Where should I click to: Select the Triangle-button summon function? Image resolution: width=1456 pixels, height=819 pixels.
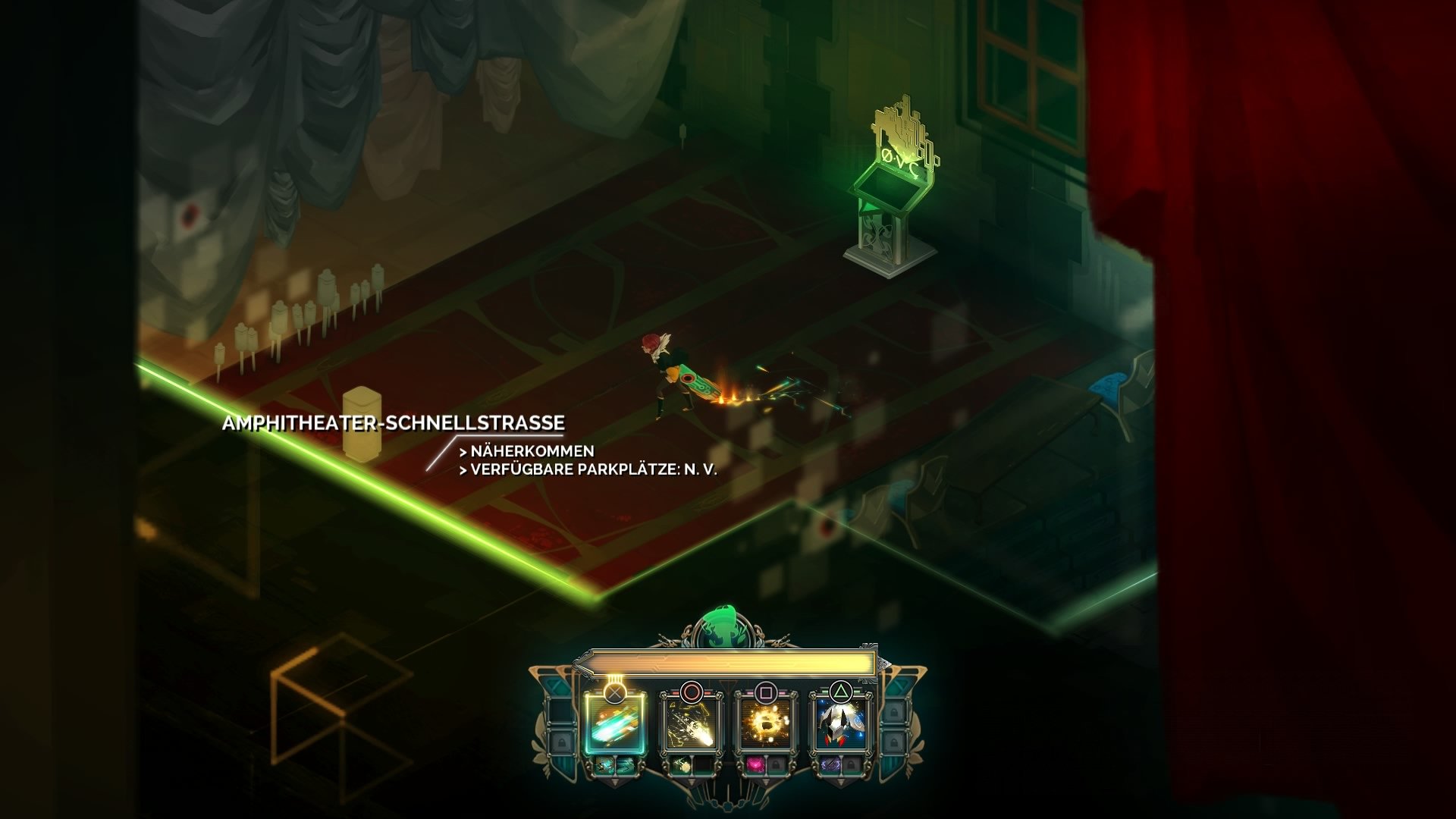pyautogui.click(x=839, y=725)
